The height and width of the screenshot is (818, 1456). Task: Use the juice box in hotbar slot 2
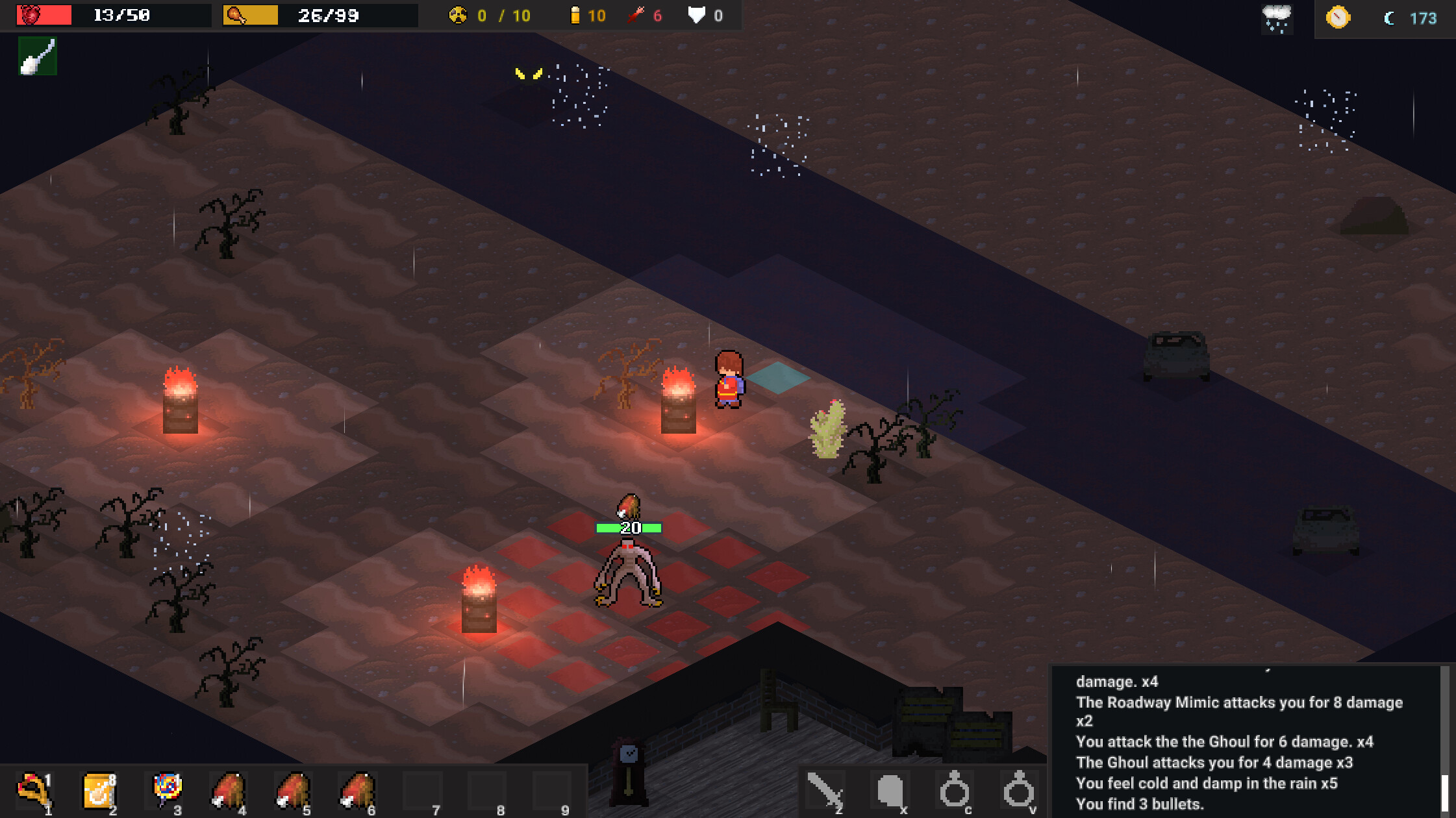pos(99,791)
